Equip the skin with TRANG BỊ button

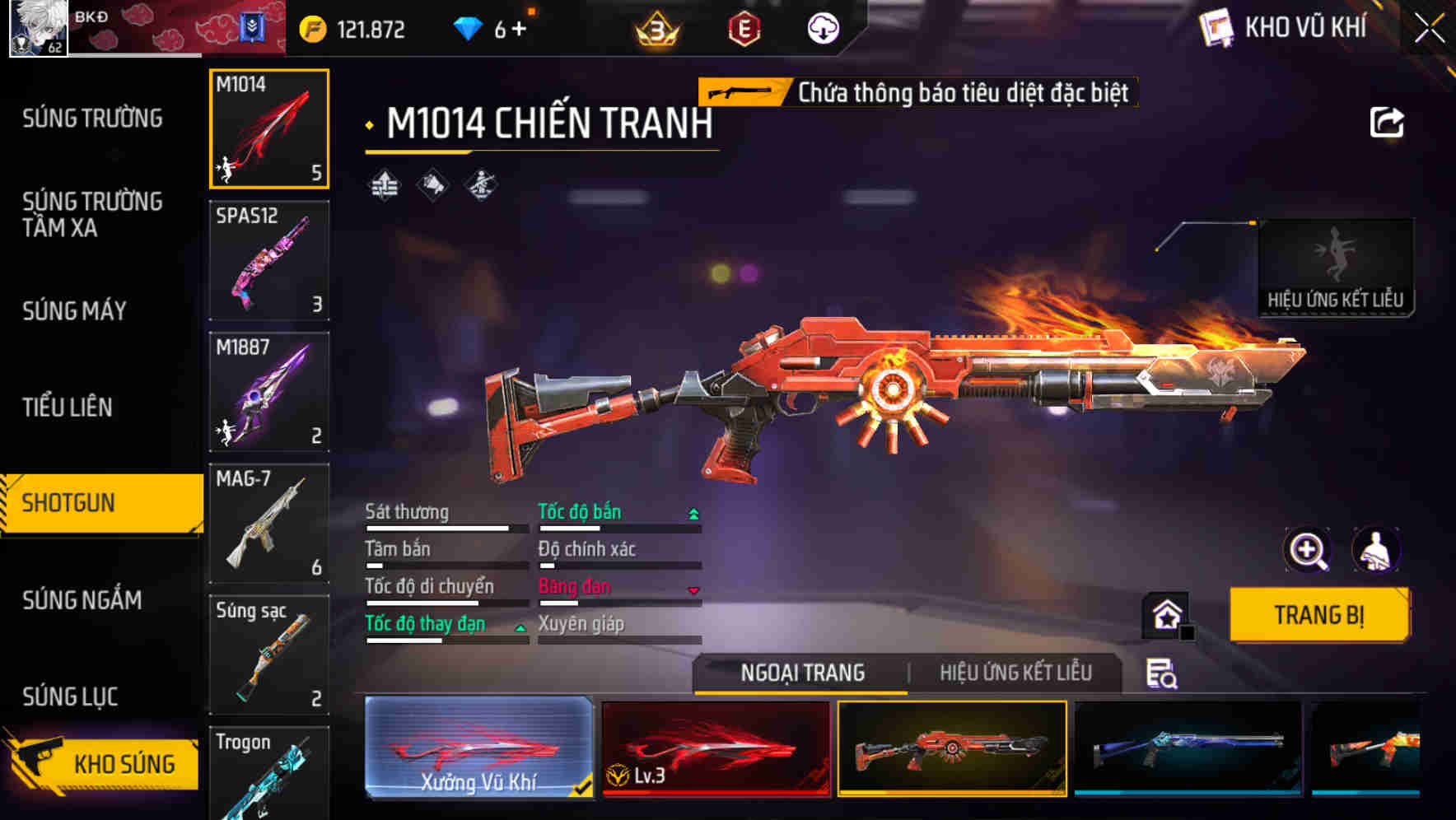(x=1318, y=615)
